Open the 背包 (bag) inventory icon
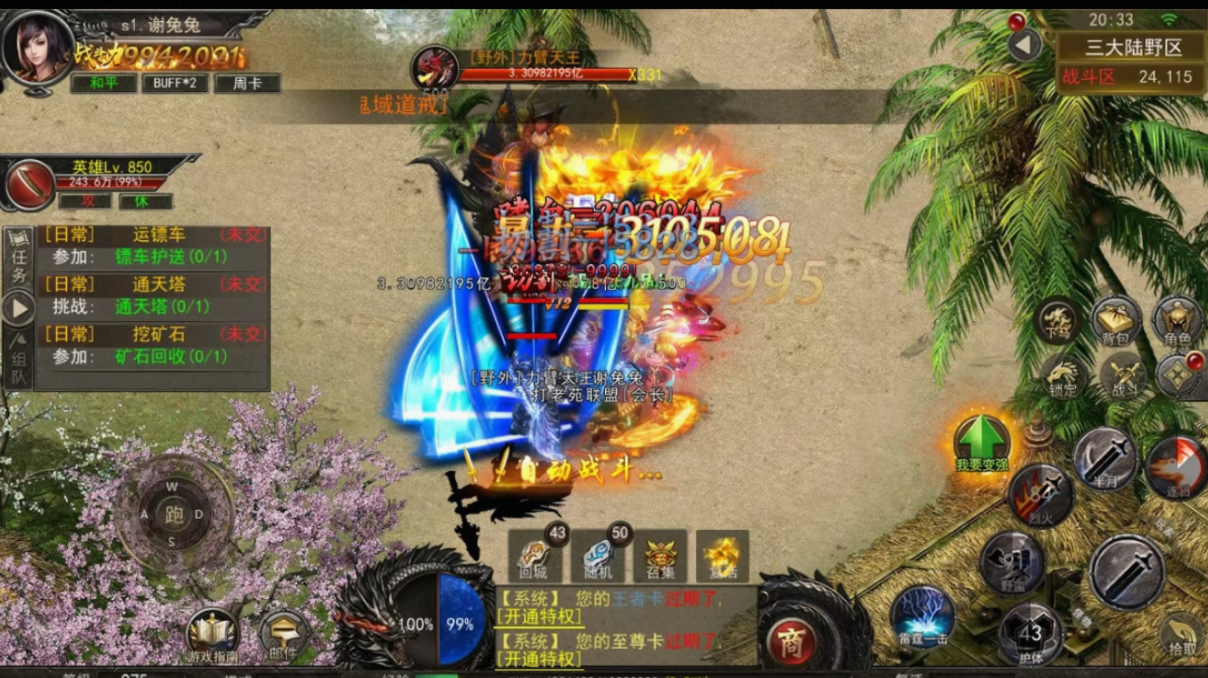The width and height of the screenshot is (1208, 678). pos(1117,321)
